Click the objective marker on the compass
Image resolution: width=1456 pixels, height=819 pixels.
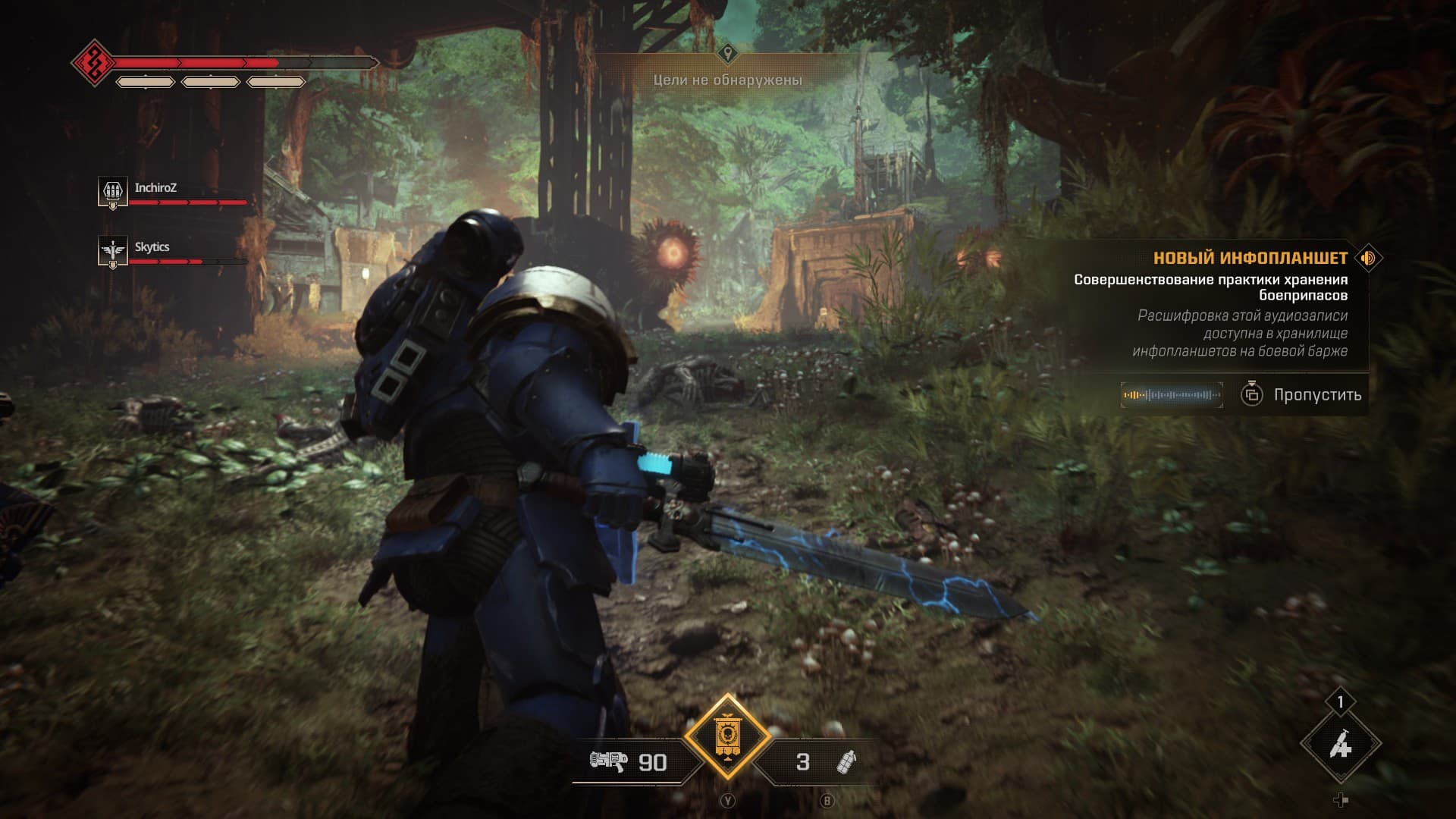point(728,54)
